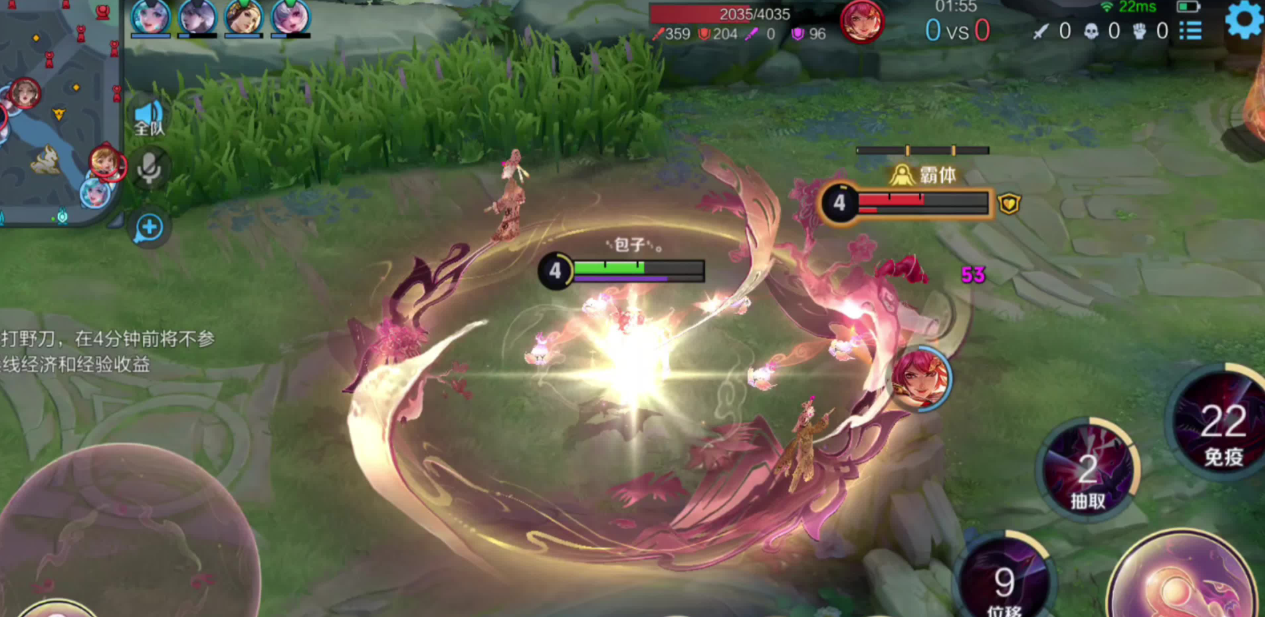Screen dimensions: 1265x617
Task: Toggle the muted microphone button
Action: (x=150, y=170)
